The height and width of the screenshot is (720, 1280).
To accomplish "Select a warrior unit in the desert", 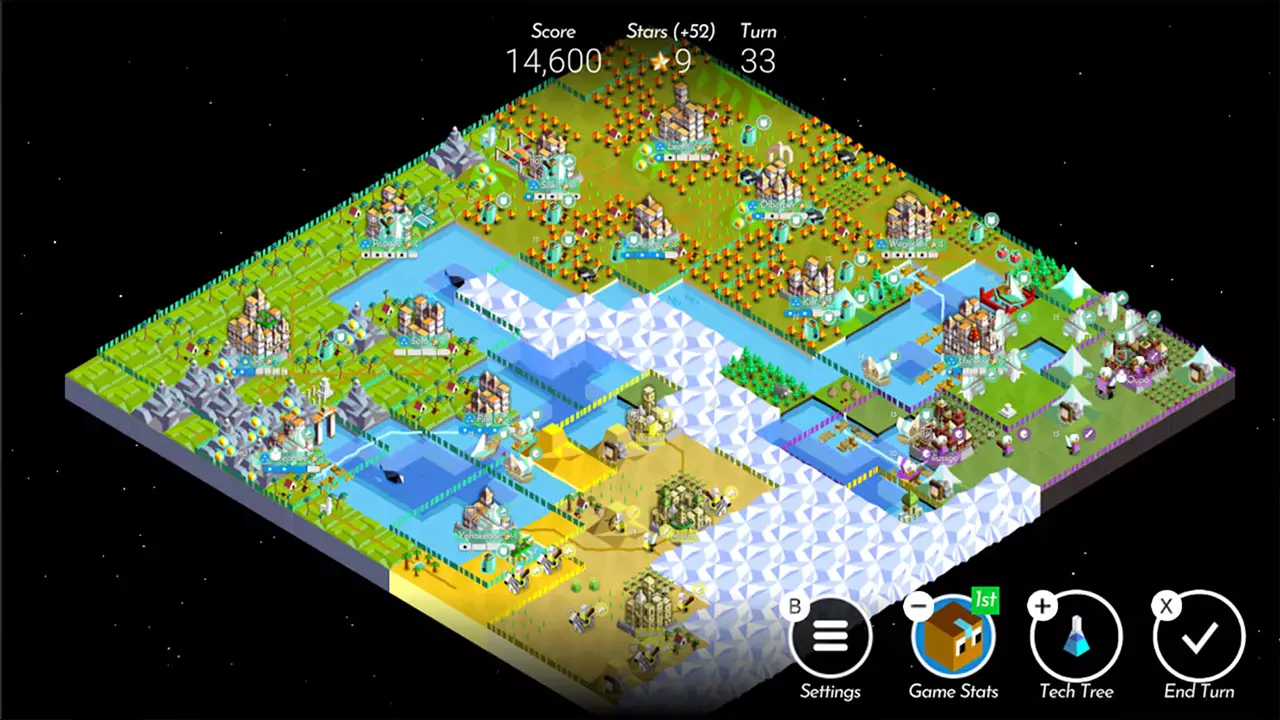I will (x=583, y=617).
